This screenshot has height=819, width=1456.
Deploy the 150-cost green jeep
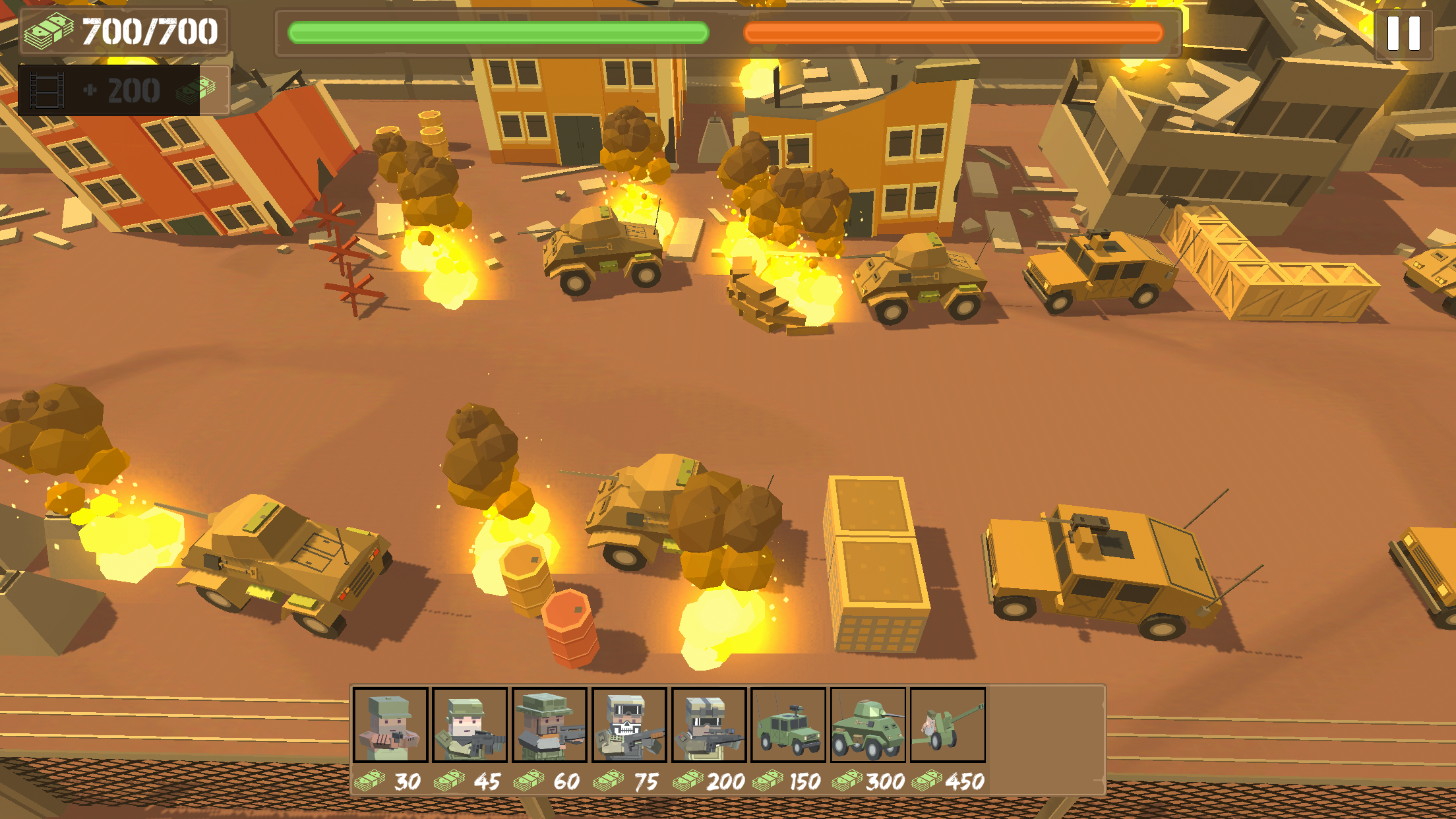click(789, 725)
